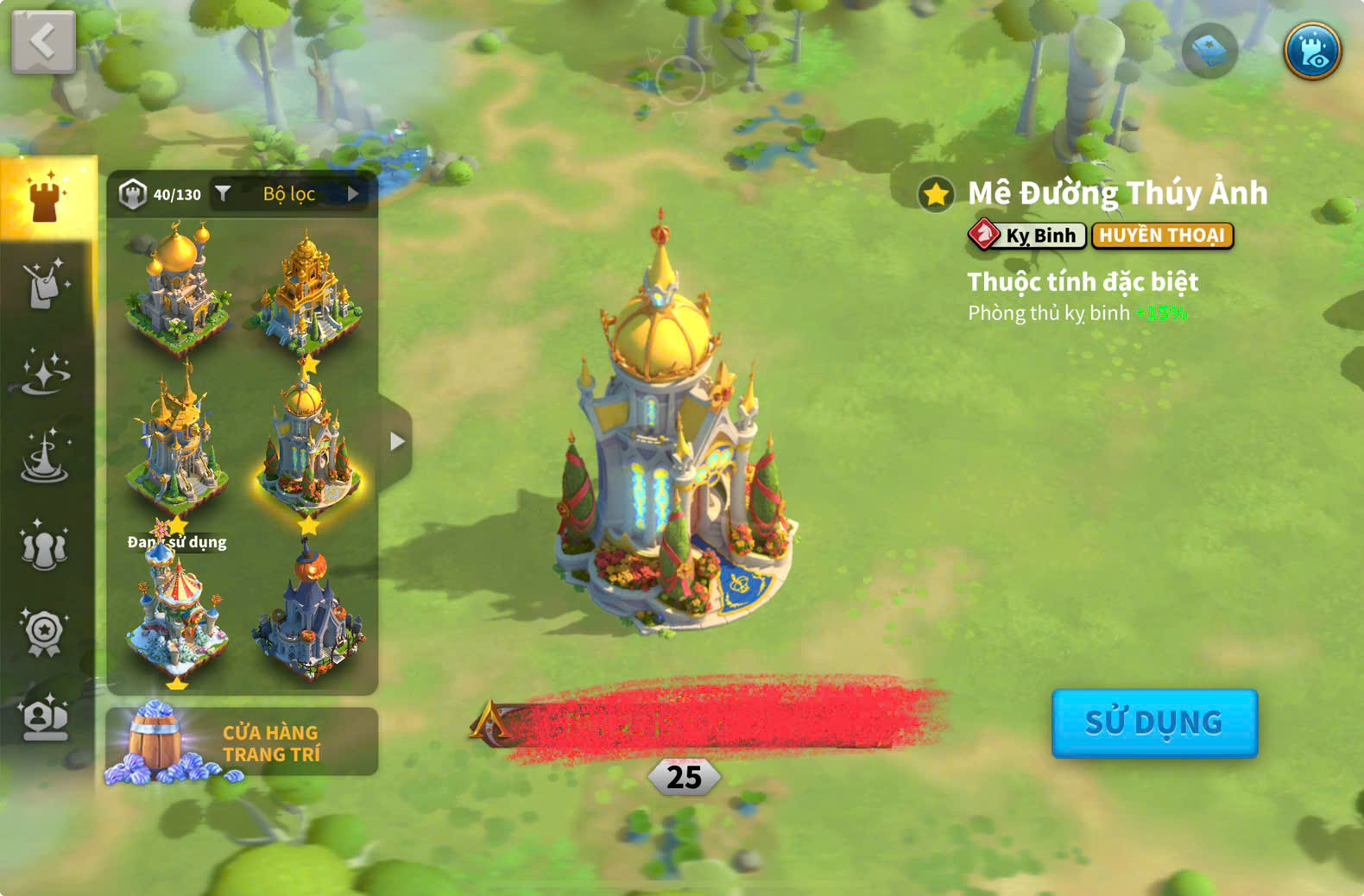The width and height of the screenshot is (1364, 896).
Task: Toggle the castle view eye button
Action: pyautogui.click(x=1311, y=51)
